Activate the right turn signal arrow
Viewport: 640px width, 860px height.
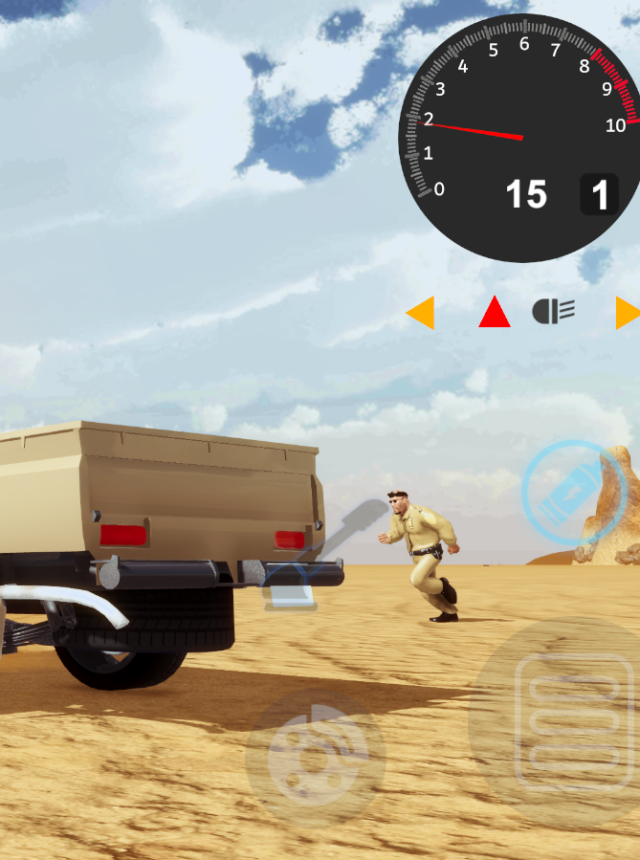627,313
